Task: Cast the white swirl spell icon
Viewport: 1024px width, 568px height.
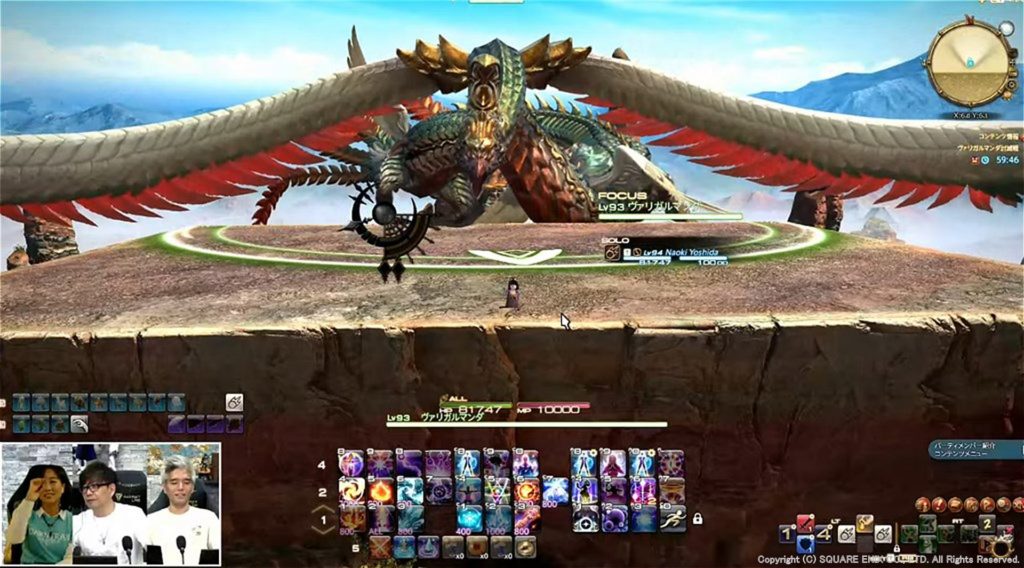Action: 353,490
